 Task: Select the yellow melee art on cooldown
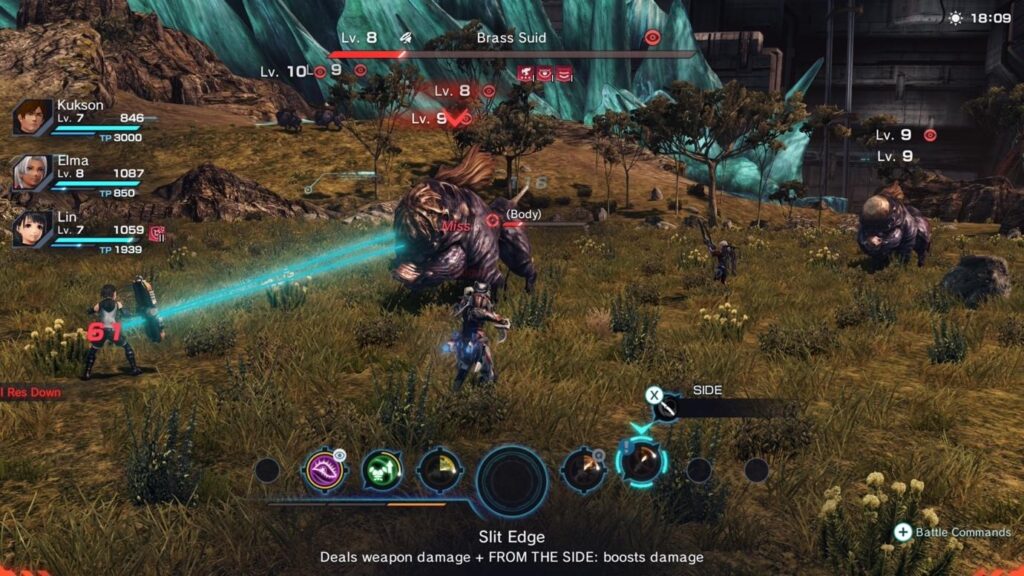tap(439, 469)
